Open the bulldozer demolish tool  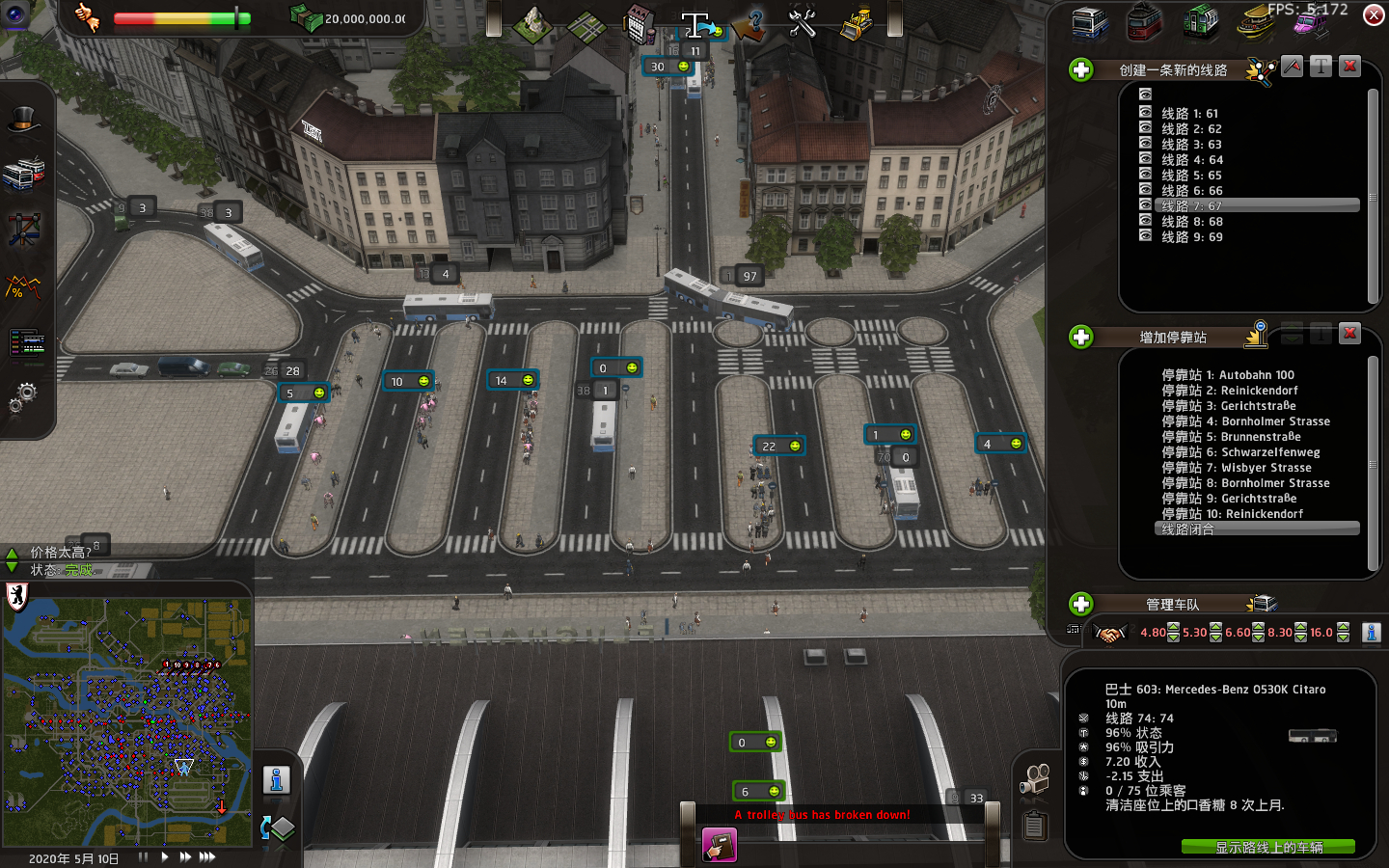[856, 23]
